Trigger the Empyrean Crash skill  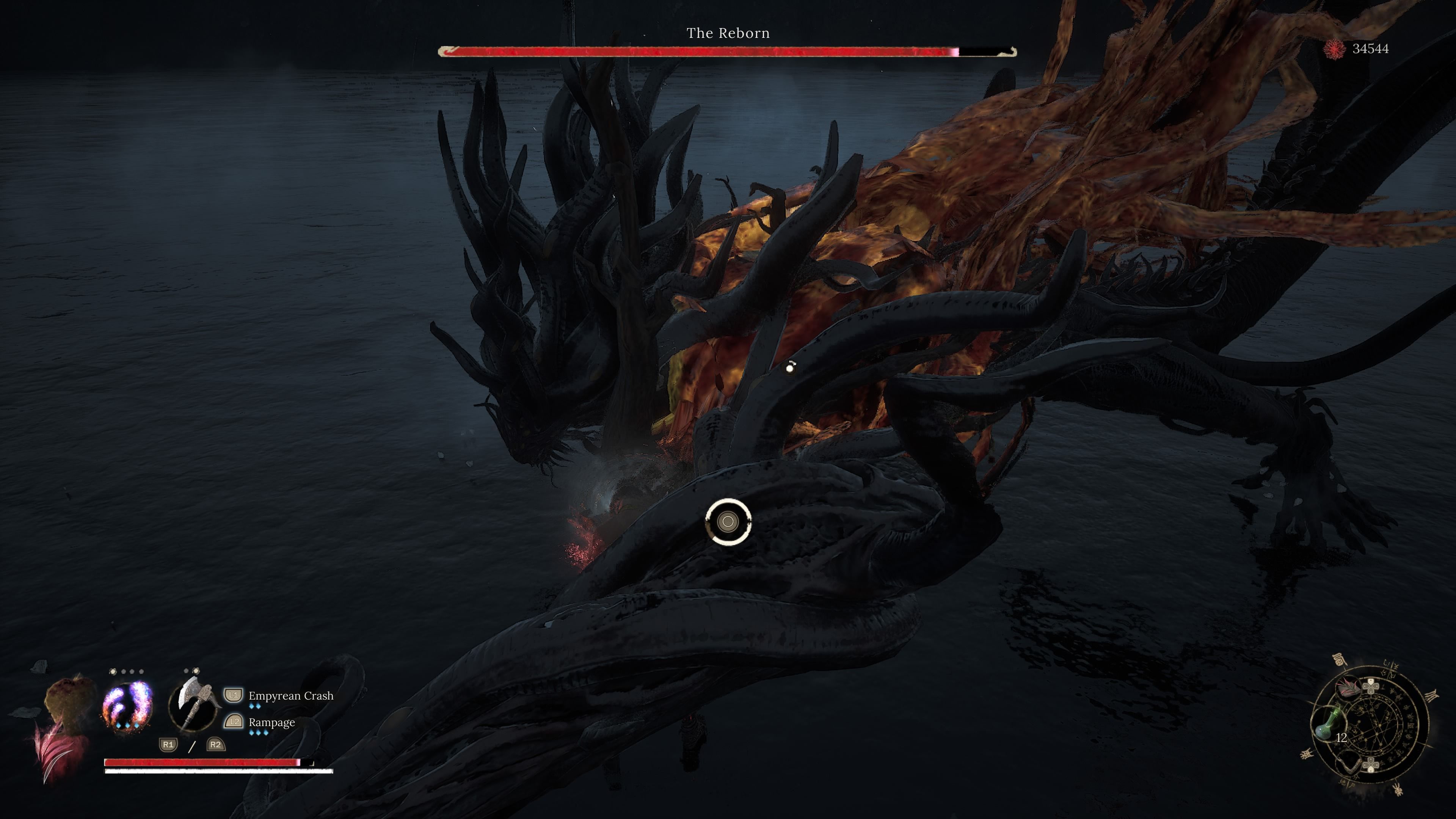point(290,696)
